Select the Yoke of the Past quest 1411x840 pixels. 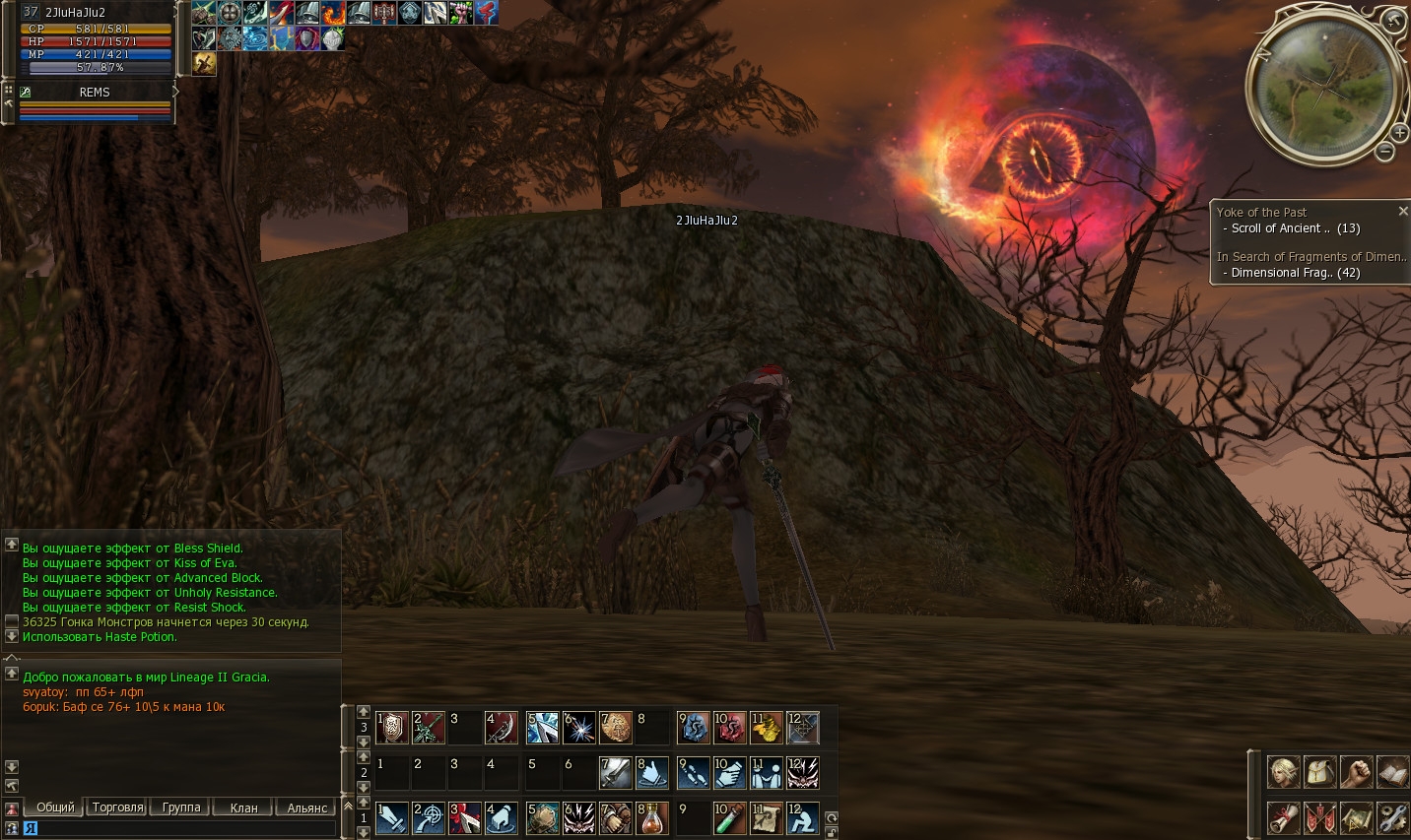[x=1261, y=212]
